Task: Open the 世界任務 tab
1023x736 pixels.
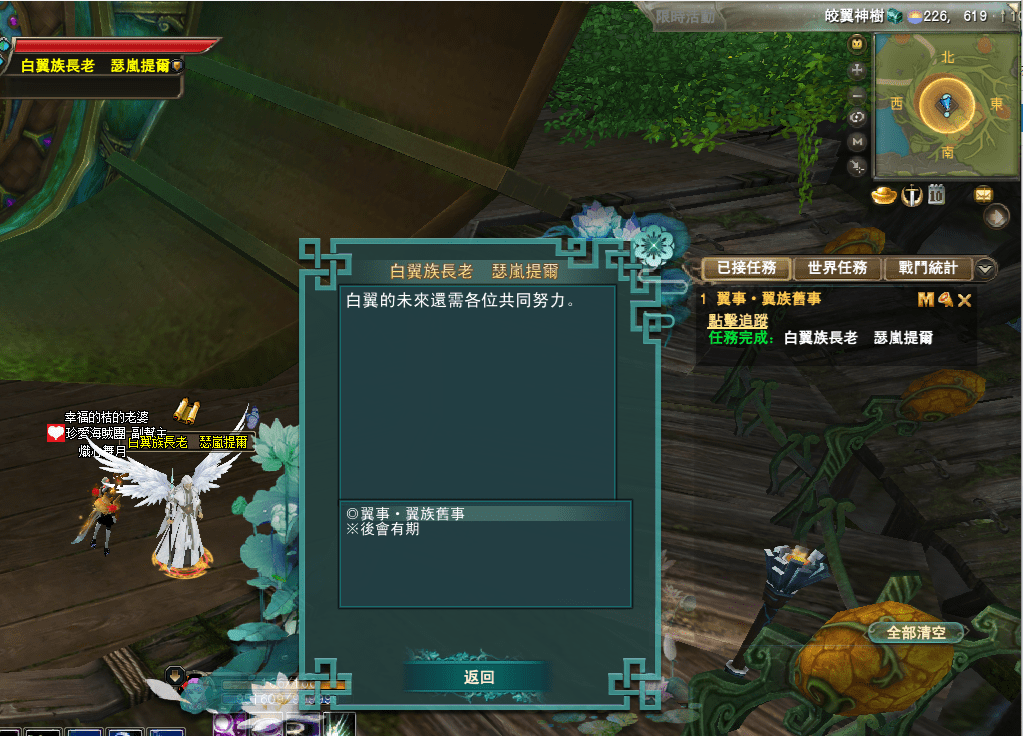Action: [x=837, y=268]
